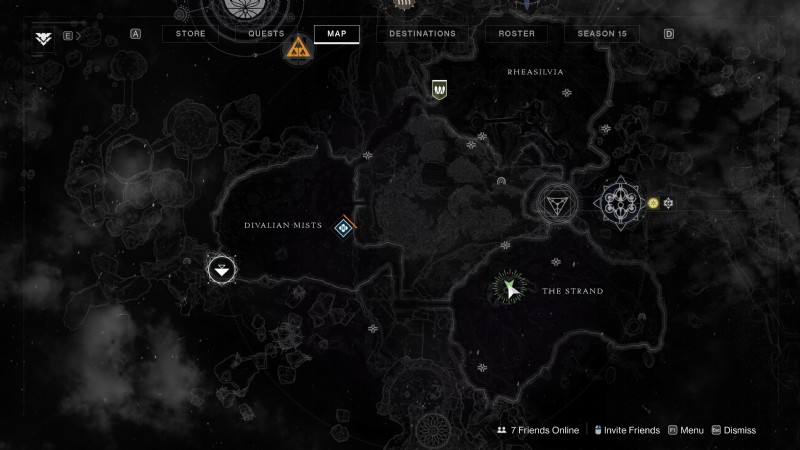This screenshot has height=450, width=800.
Task: Click the emblem icon in the top-left corner
Action: click(43, 37)
